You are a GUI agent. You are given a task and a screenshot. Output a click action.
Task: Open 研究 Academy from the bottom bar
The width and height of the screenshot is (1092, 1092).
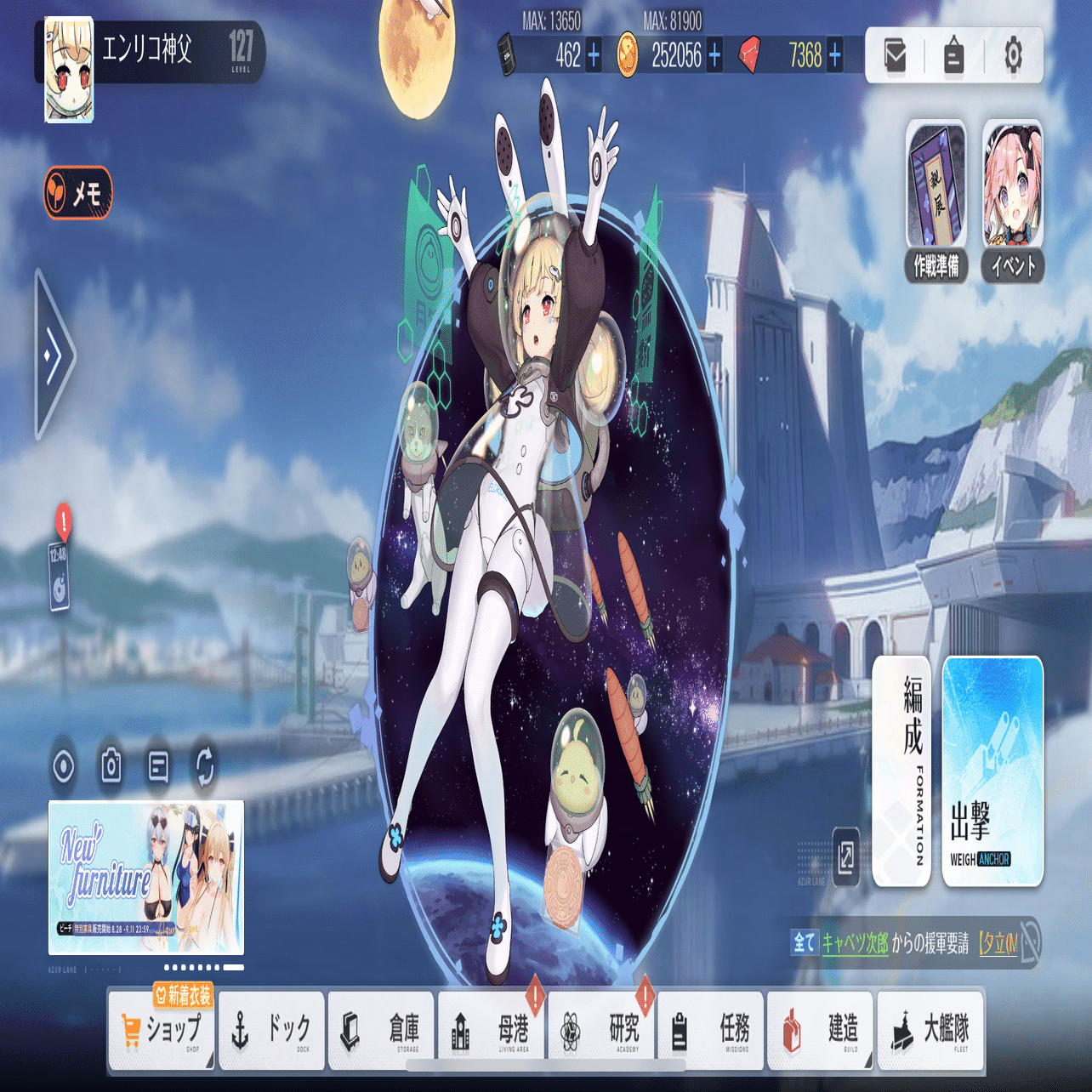tap(600, 1029)
